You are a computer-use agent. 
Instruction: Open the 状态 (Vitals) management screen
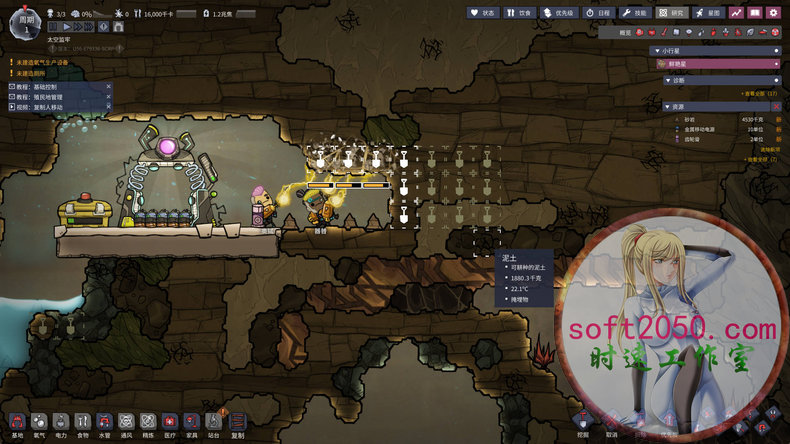[484, 13]
